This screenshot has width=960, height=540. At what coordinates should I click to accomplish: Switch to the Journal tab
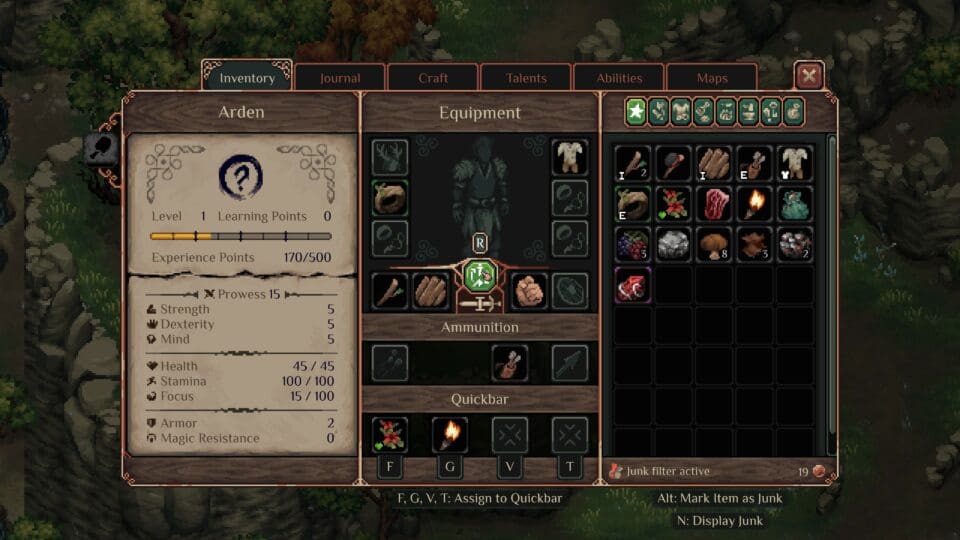click(340, 78)
